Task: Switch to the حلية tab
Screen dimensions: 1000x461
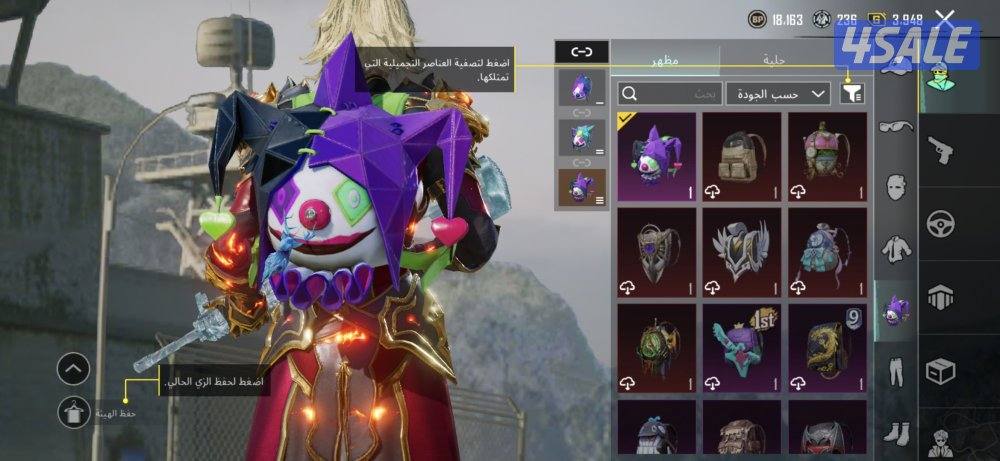Action: point(775,60)
